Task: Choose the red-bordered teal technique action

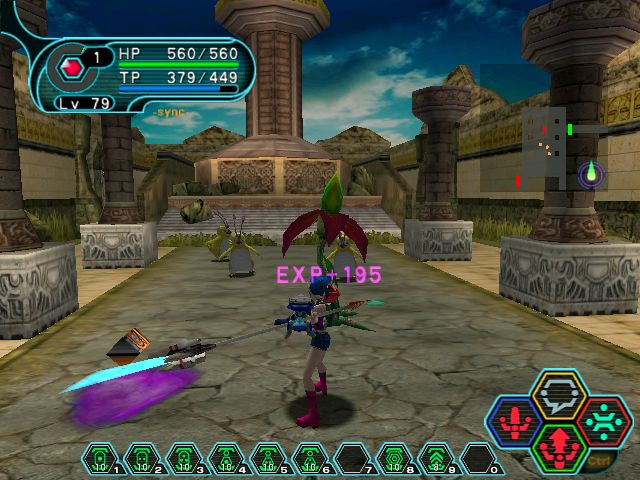Action: tap(602, 420)
